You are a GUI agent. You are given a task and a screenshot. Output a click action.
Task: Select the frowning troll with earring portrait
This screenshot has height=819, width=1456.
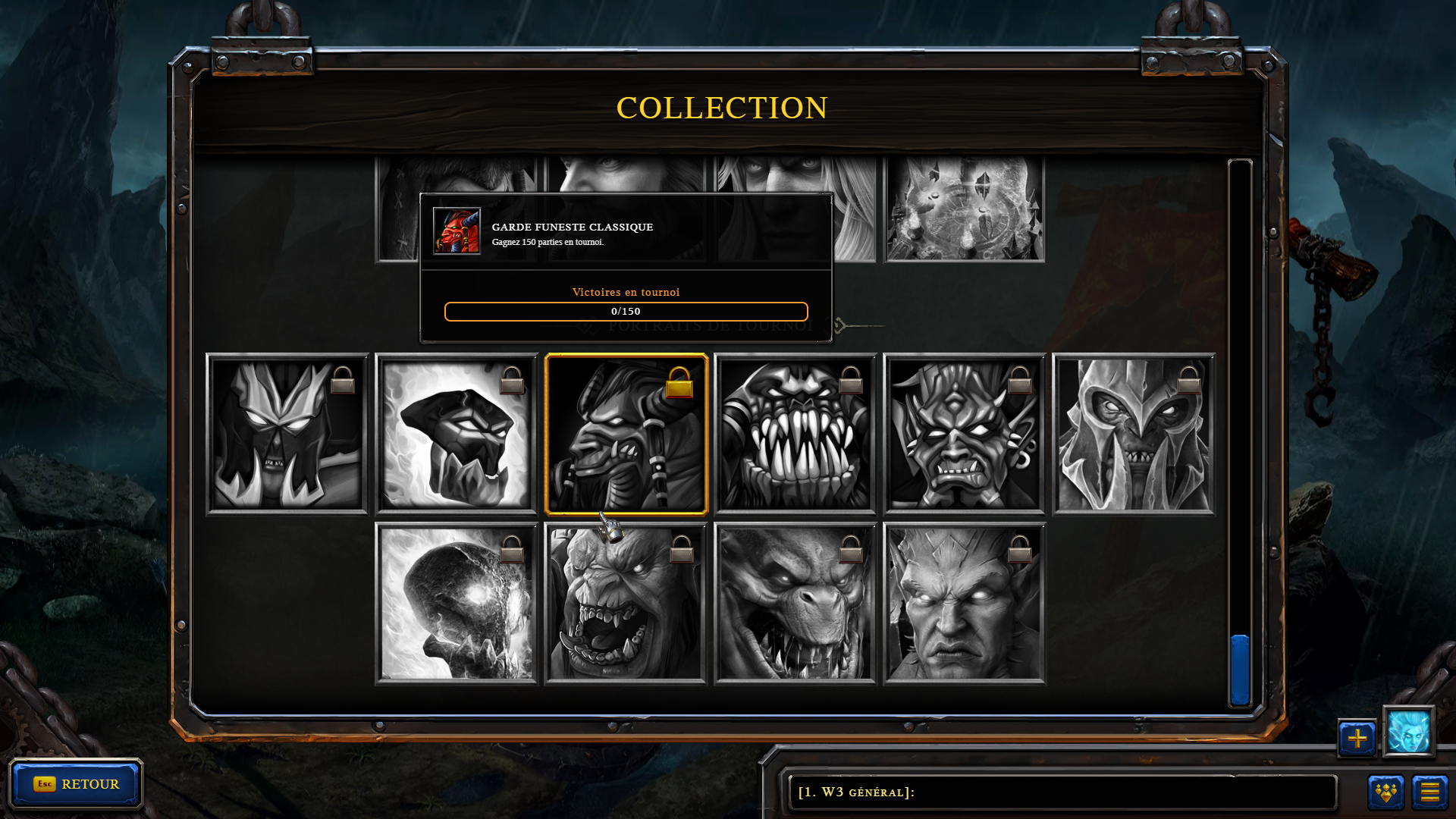coord(964,434)
